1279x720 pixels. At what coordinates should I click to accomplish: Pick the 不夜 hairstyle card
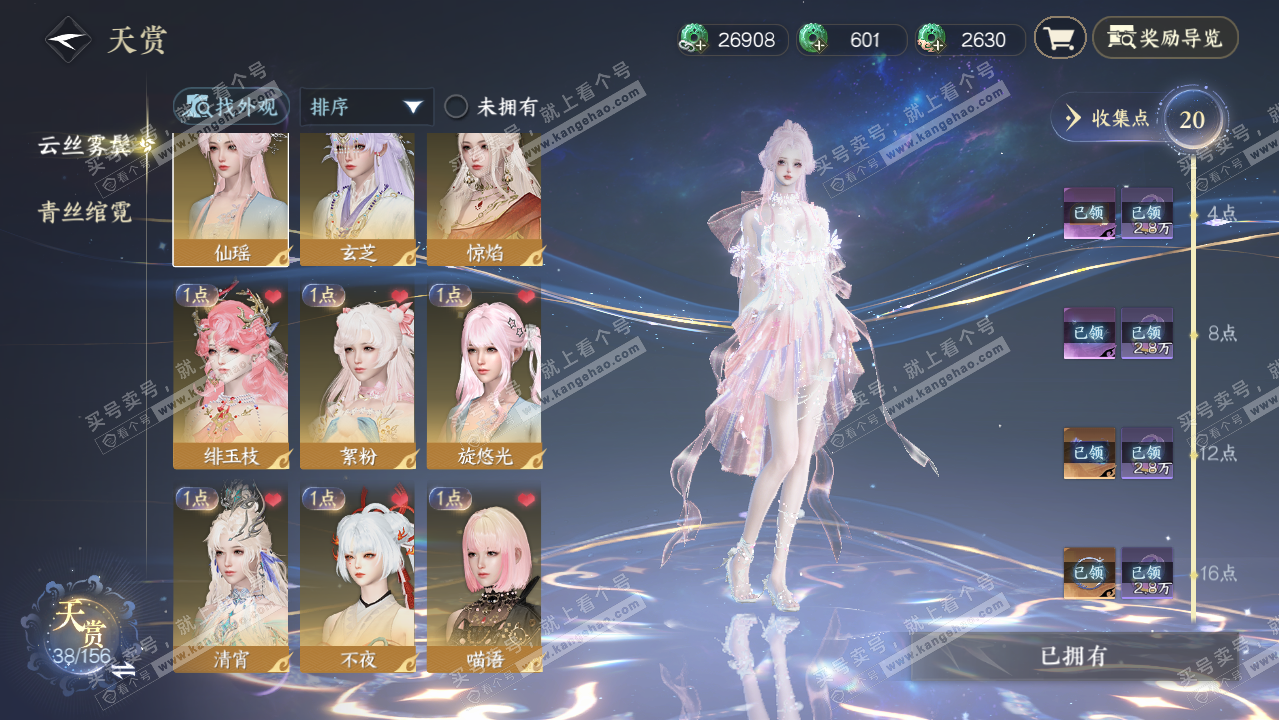click(x=357, y=579)
